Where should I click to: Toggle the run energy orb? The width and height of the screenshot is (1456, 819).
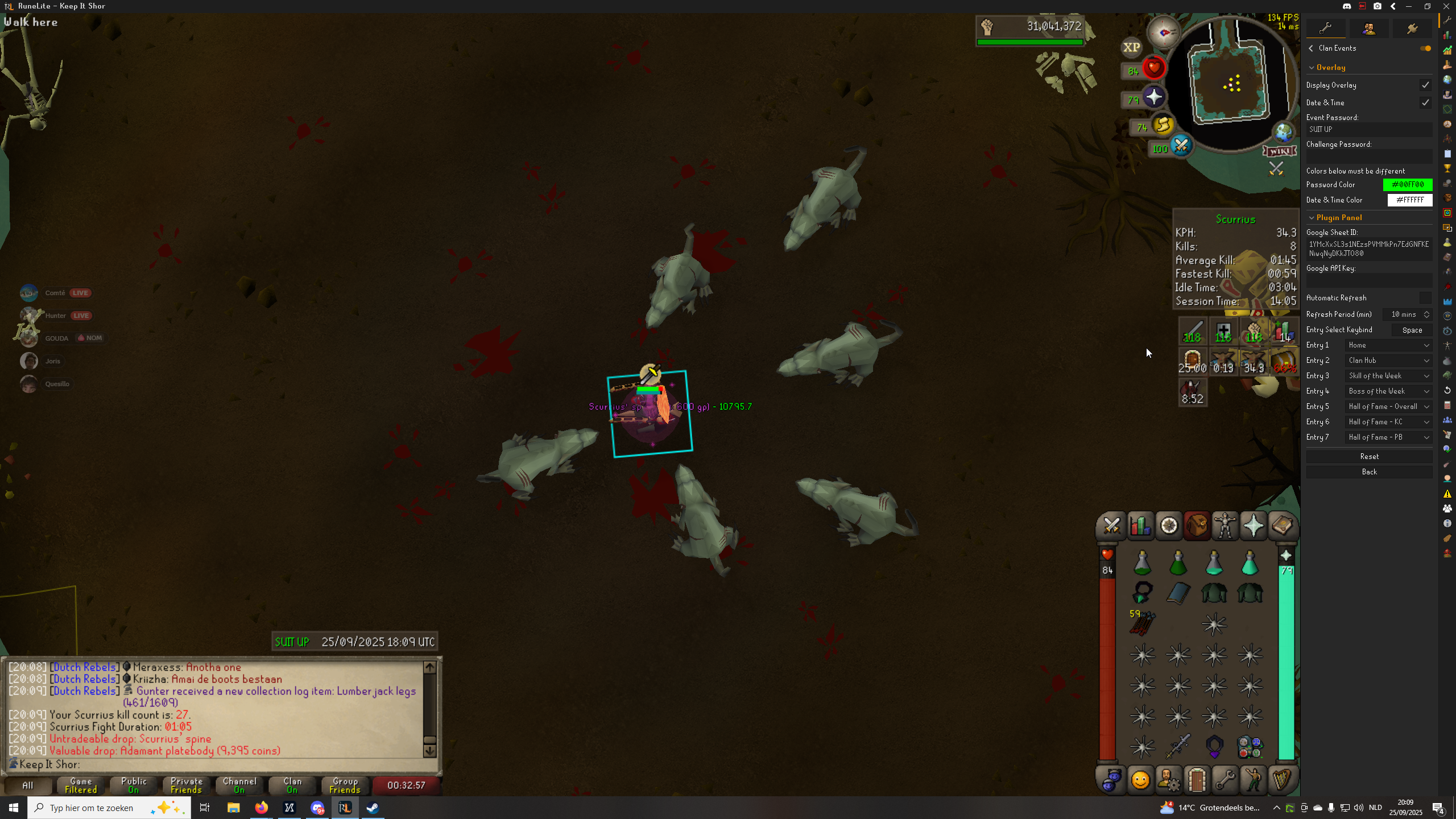coord(1163,125)
